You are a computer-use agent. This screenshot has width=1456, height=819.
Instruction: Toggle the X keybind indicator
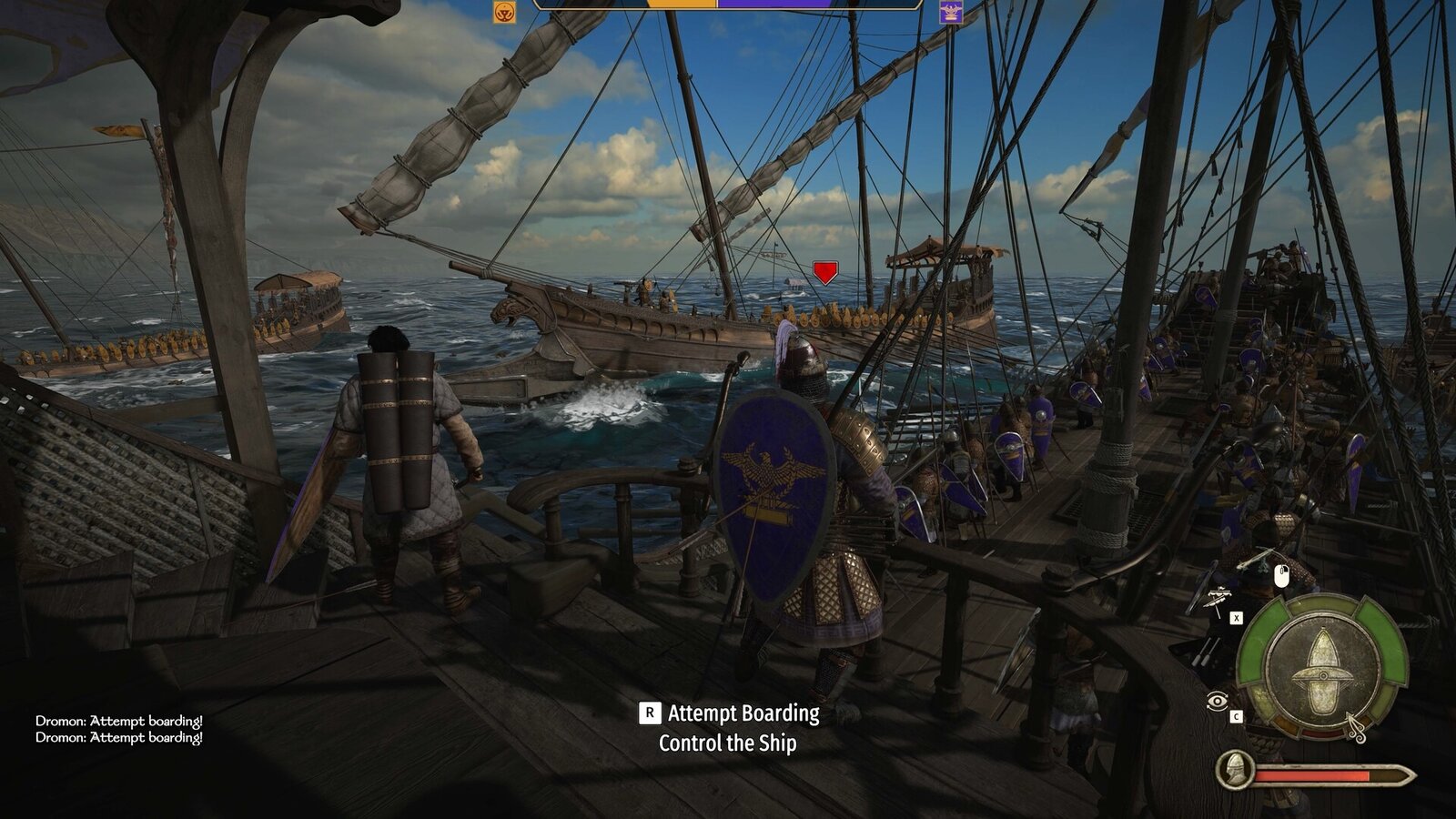point(1237,618)
